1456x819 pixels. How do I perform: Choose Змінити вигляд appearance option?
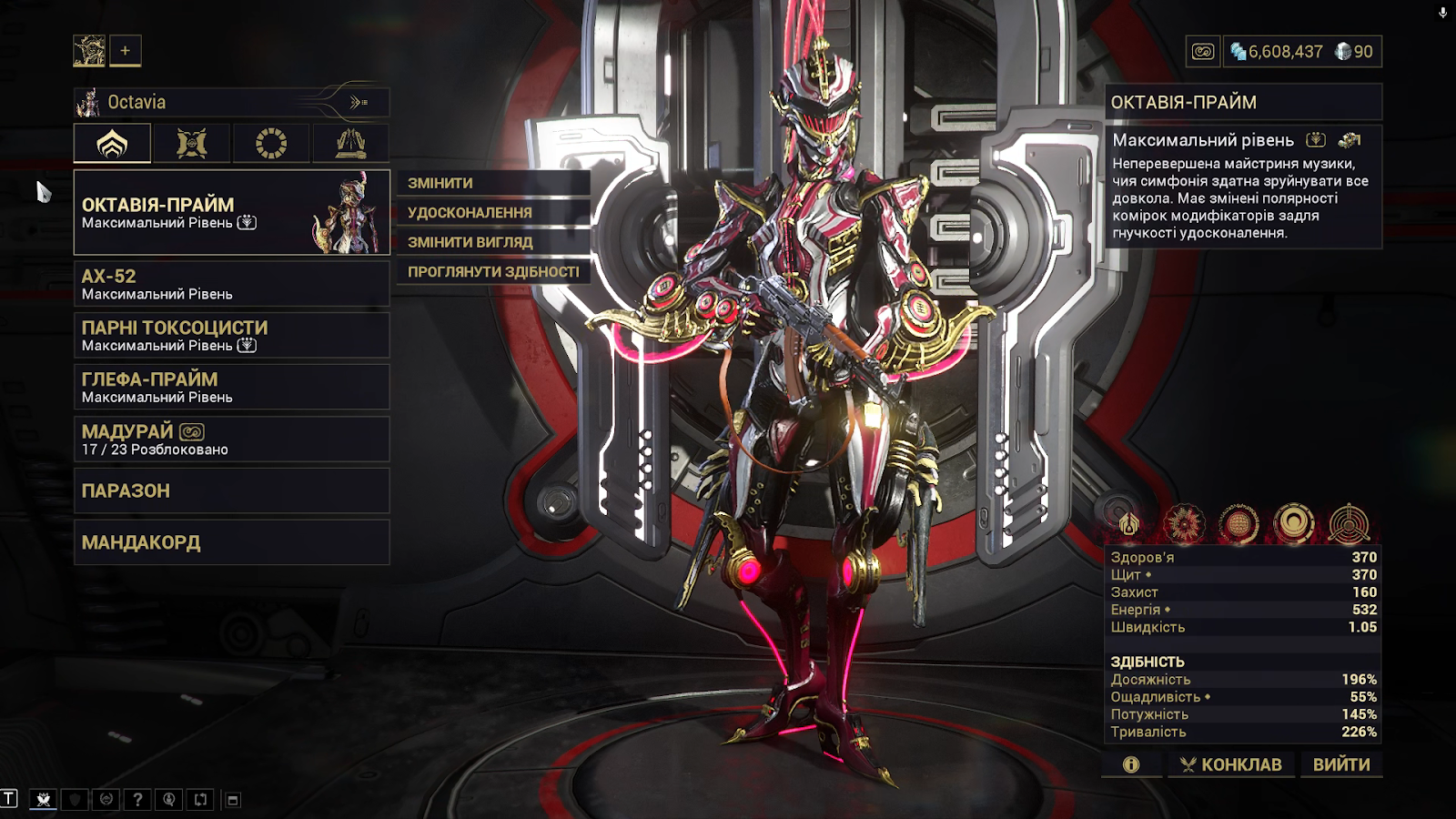(492, 242)
